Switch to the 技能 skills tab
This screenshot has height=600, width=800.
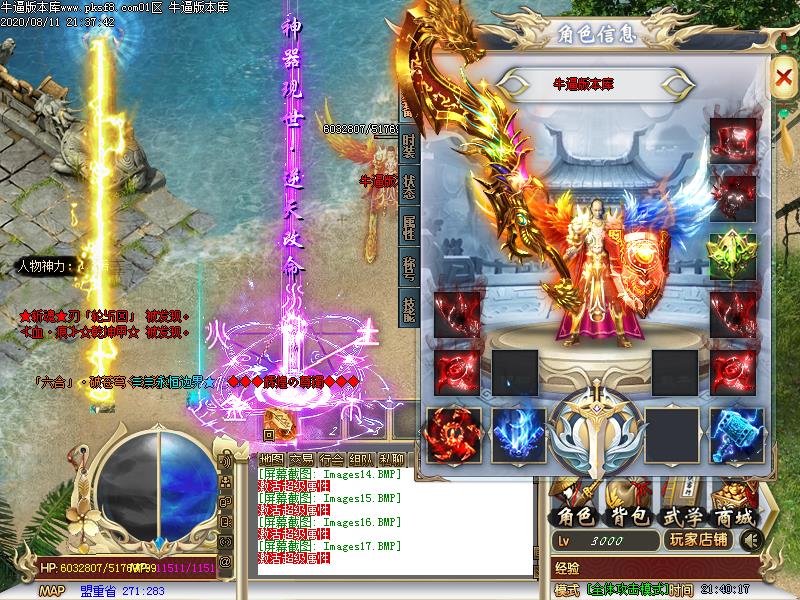tap(409, 309)
